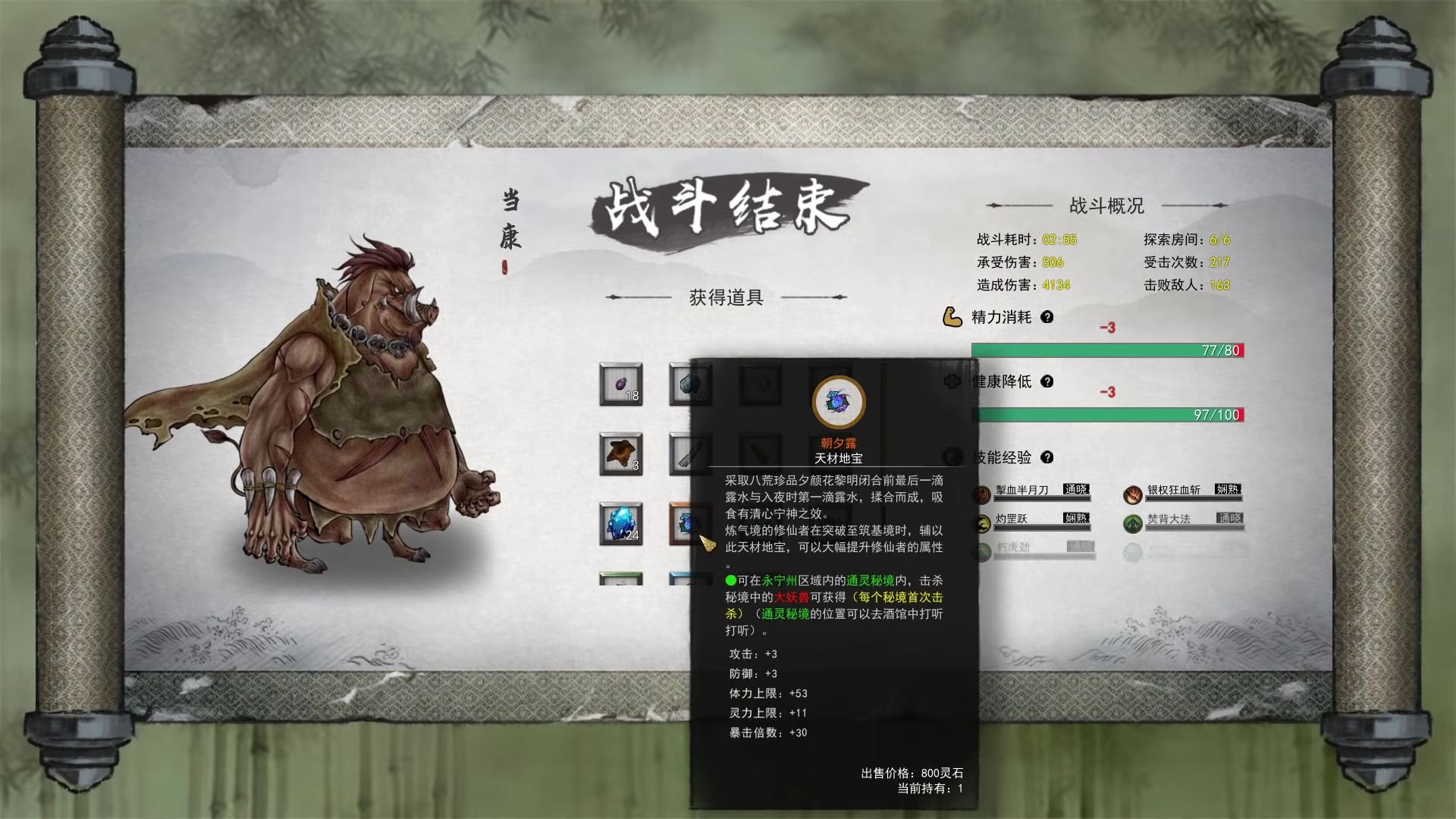The width and height of the screenshot is (1456, 819).
Task: Open the 精力消耗 help question mark
Action: 1047,318
